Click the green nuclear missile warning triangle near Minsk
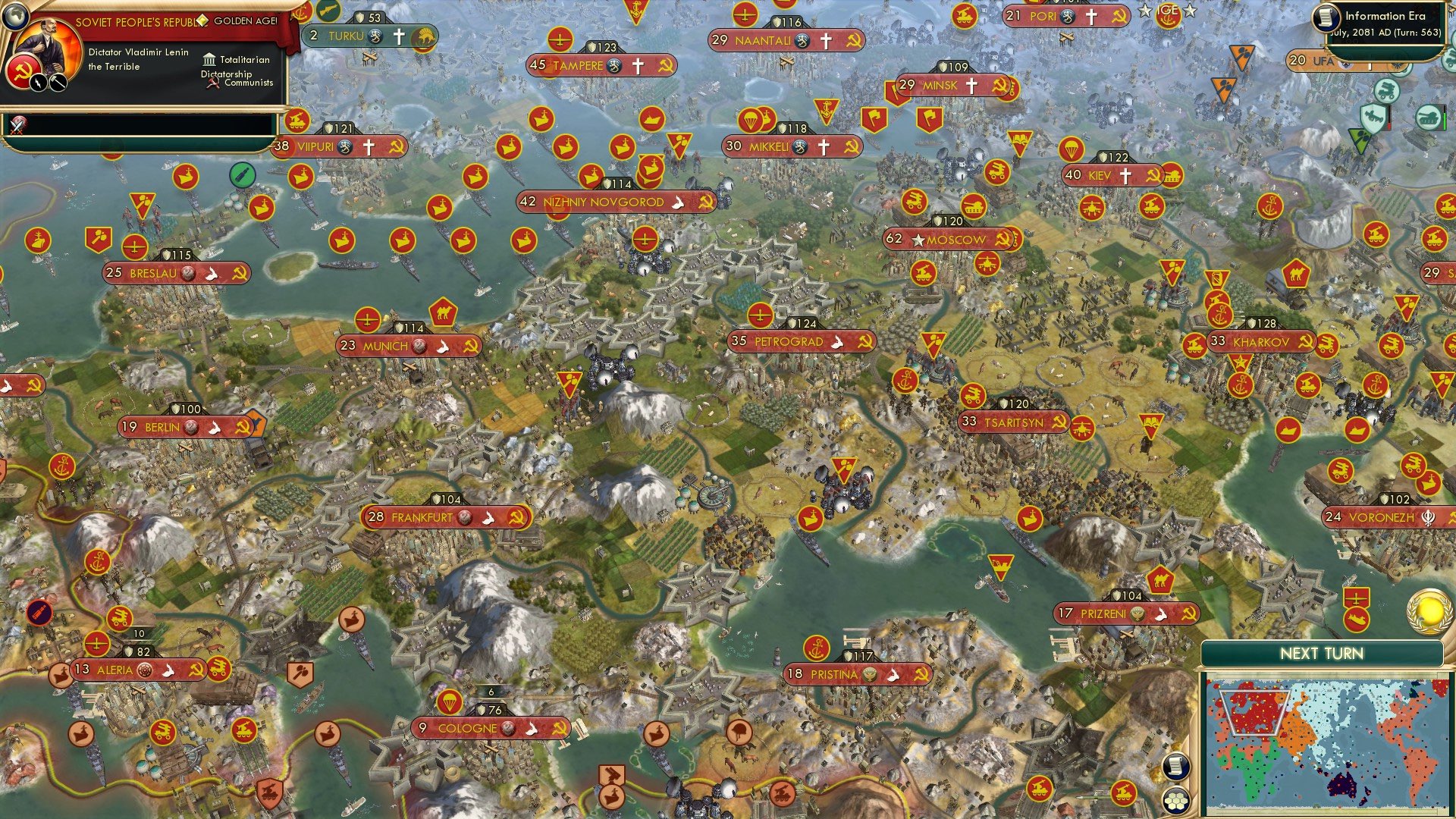This screenshot has width=1456, height=819. tap(1358, 141)
